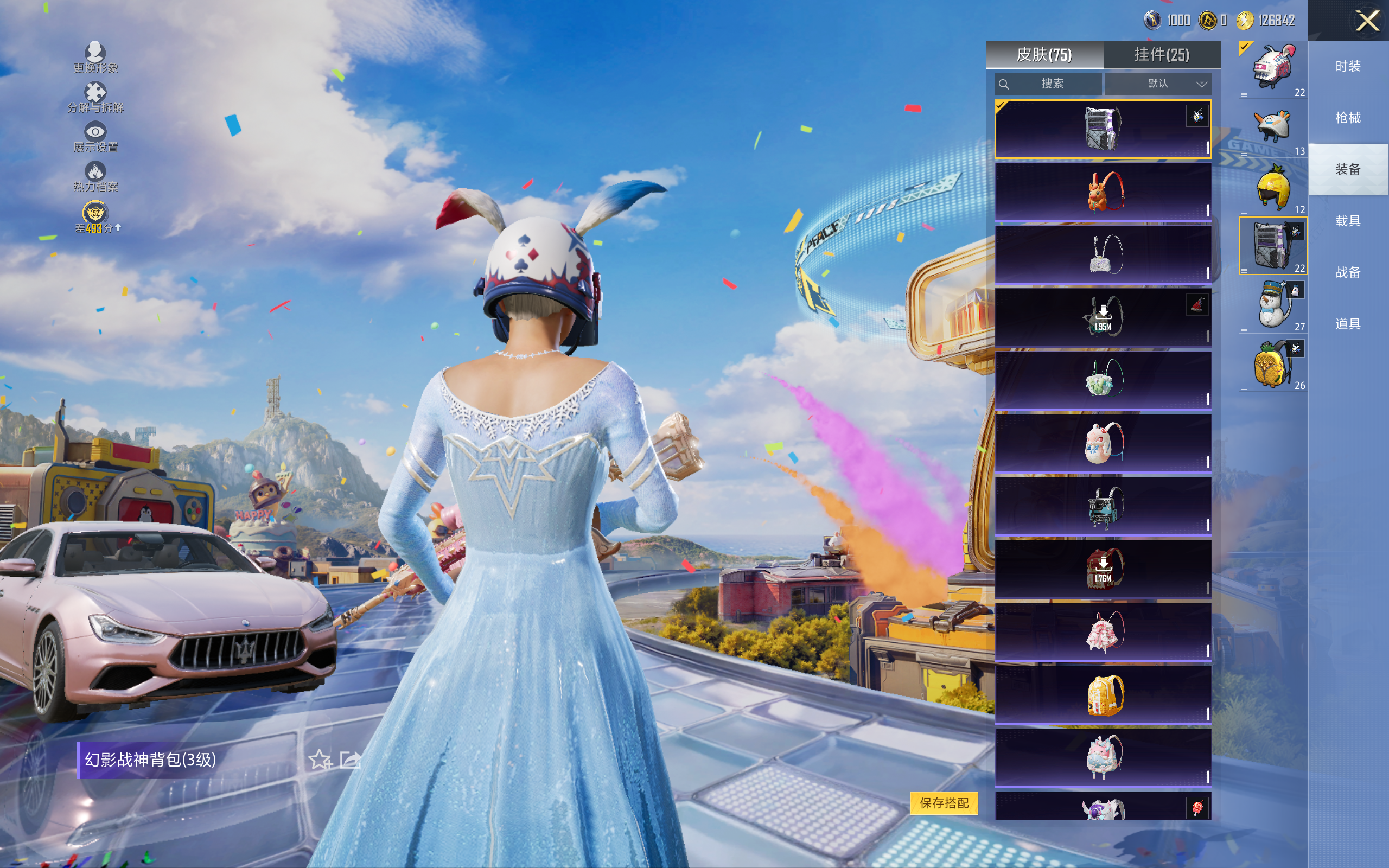The height and width of the screenshot is (868, 1389).
Task: Close the inventory screen with X
Action: pos(1367,21)
